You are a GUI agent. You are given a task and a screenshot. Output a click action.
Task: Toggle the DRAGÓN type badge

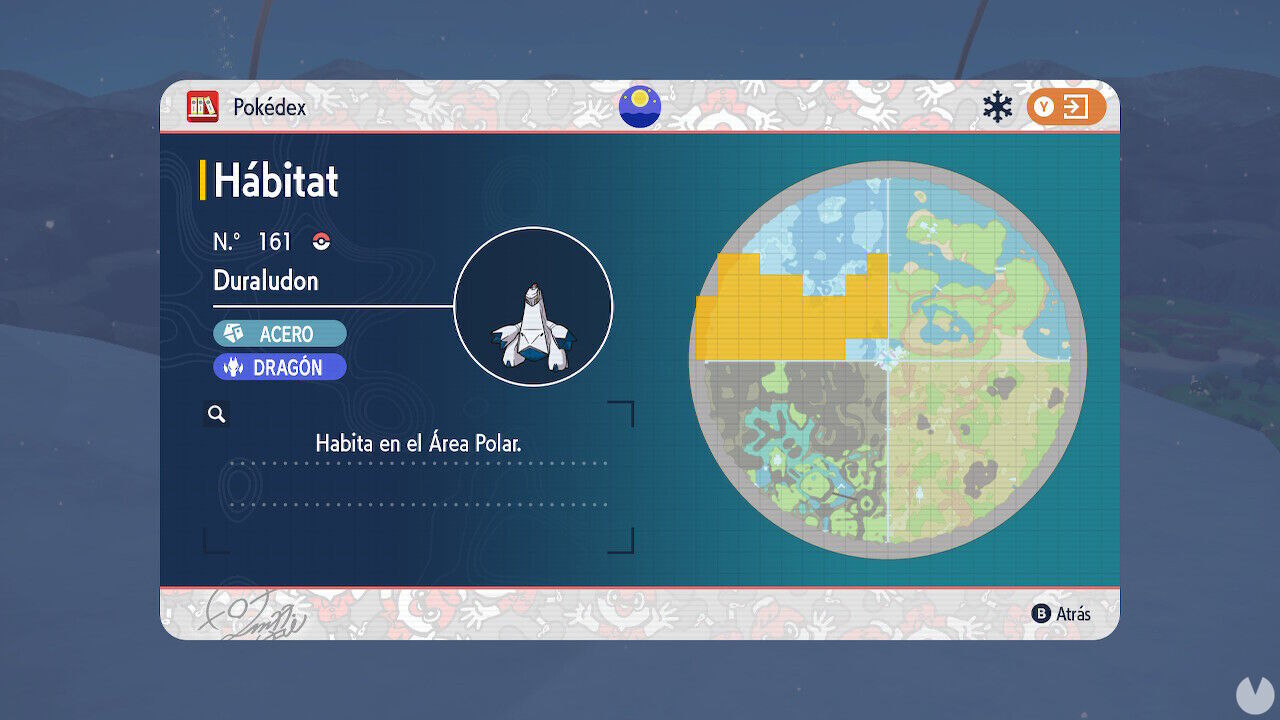[280, 367]
